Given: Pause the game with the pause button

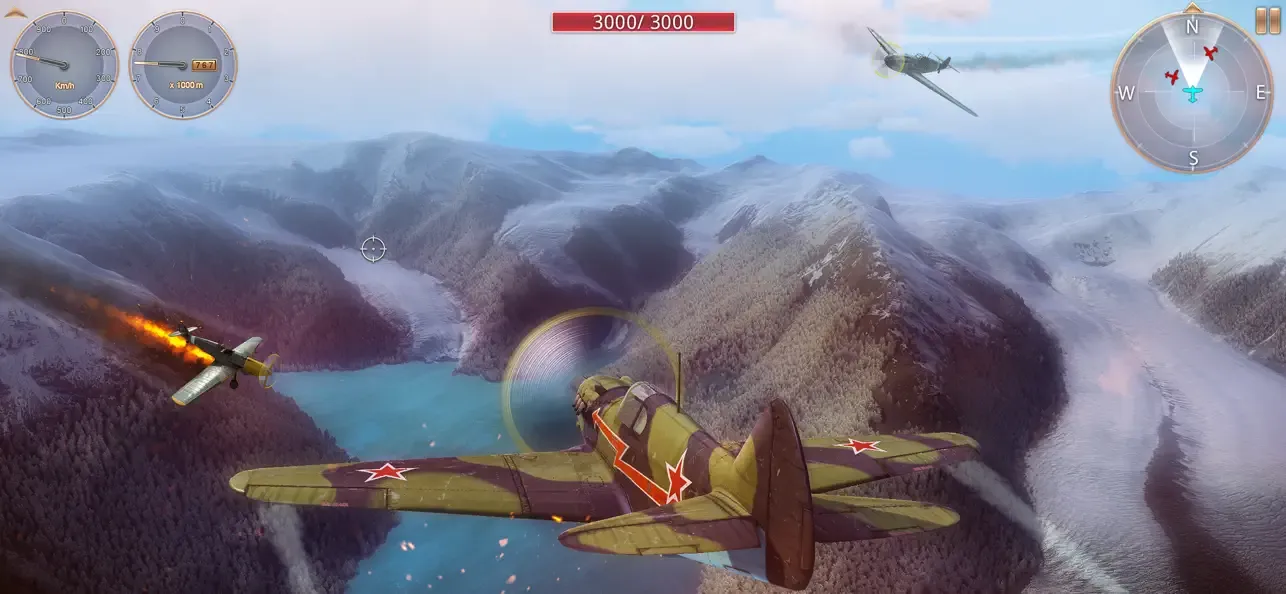Looking at the screenshot, I should pos(1267,20).
